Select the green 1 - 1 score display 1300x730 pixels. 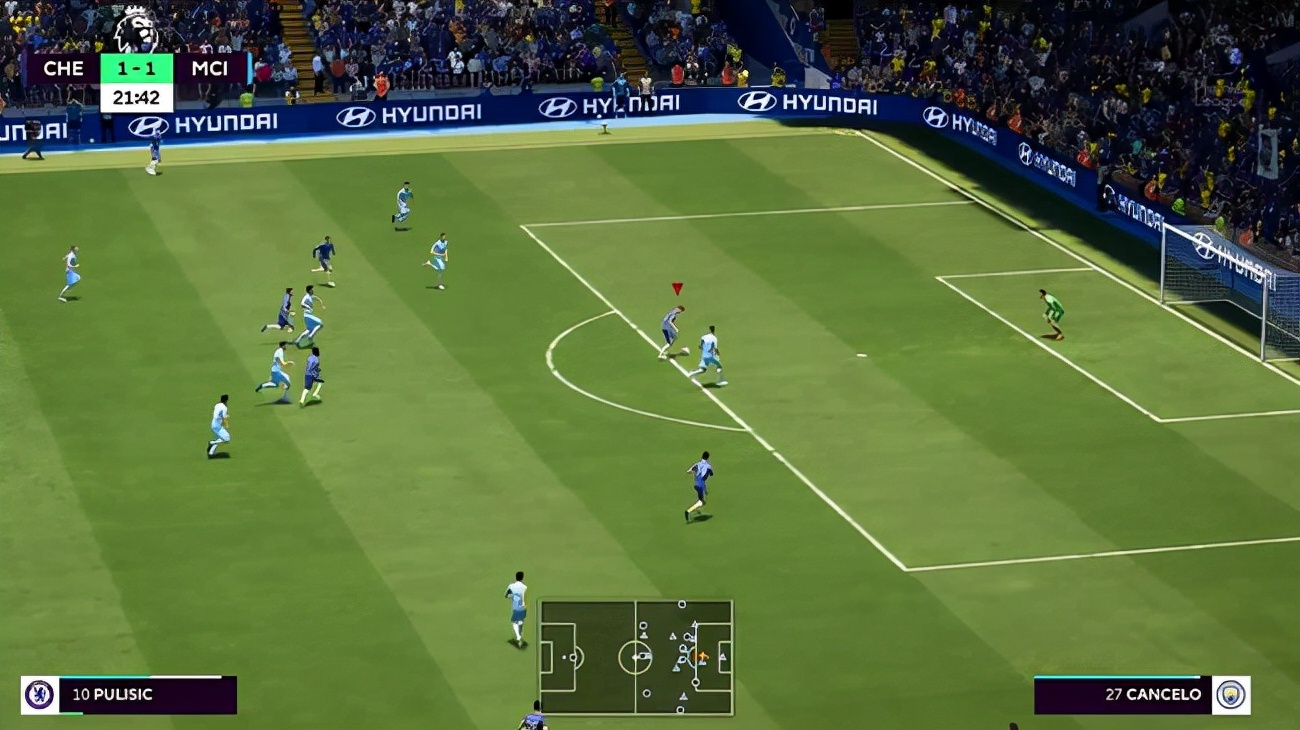(x=136, y=68)
